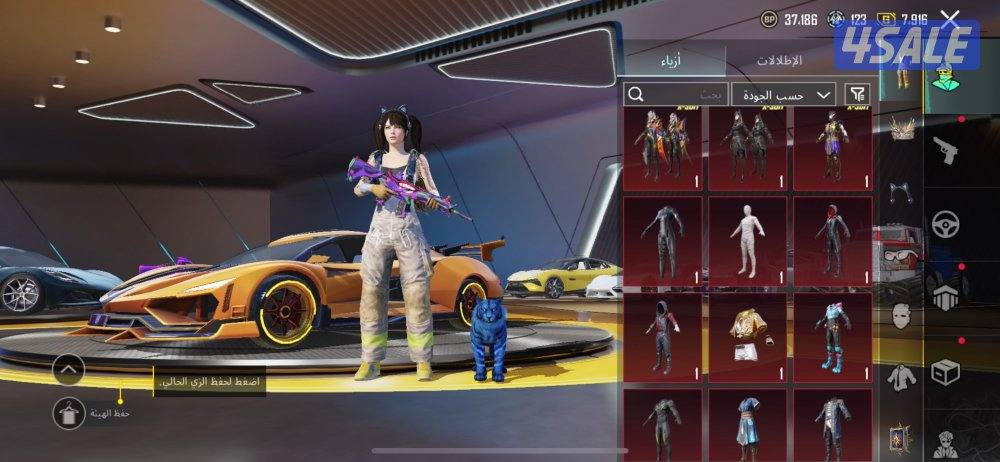
Task: Choose the golden jacket and white shorts set
Action: pos(747,335)
